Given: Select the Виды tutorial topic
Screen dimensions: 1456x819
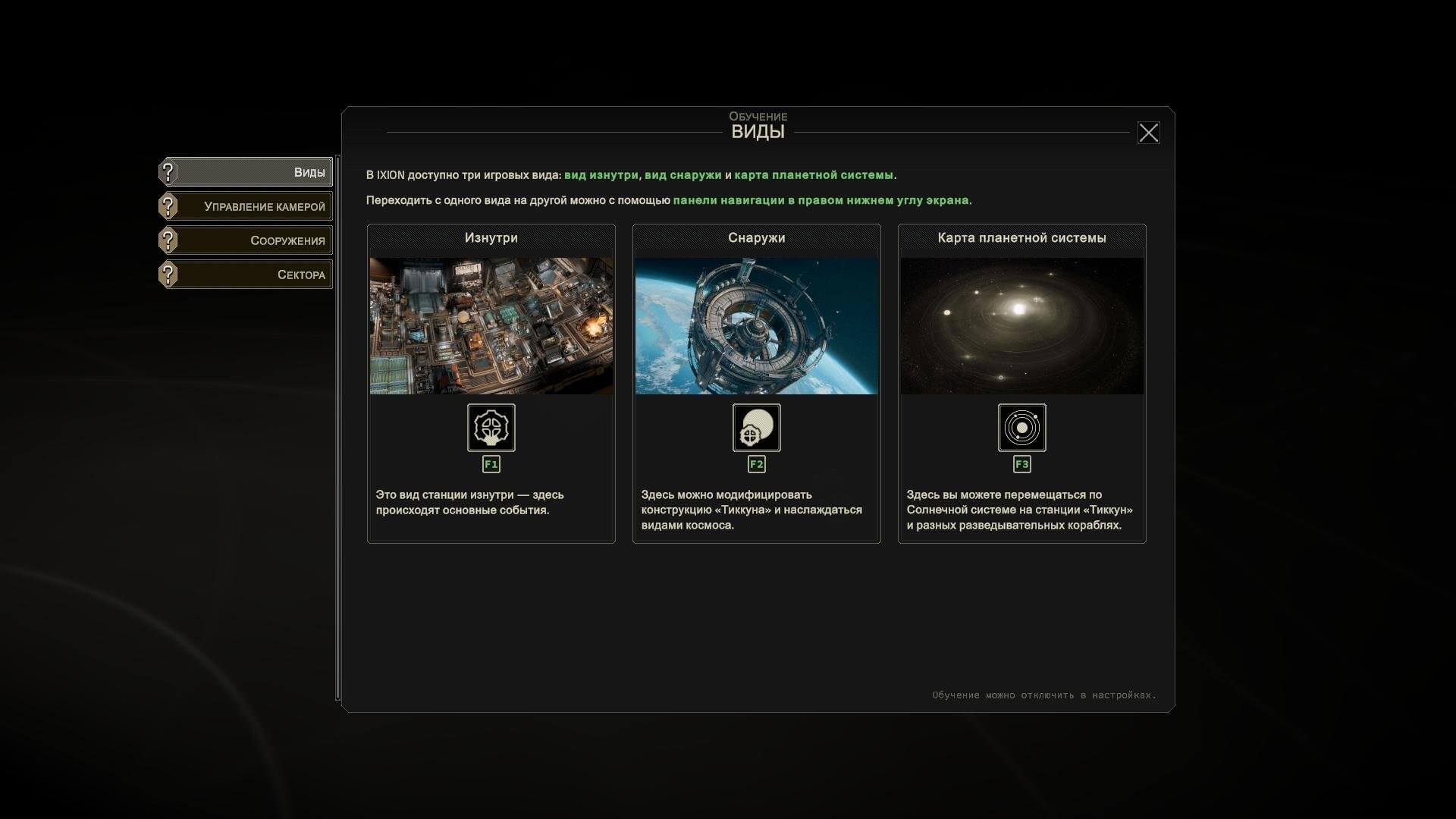Looking at the screenshot, I should [x=246, y=172].
